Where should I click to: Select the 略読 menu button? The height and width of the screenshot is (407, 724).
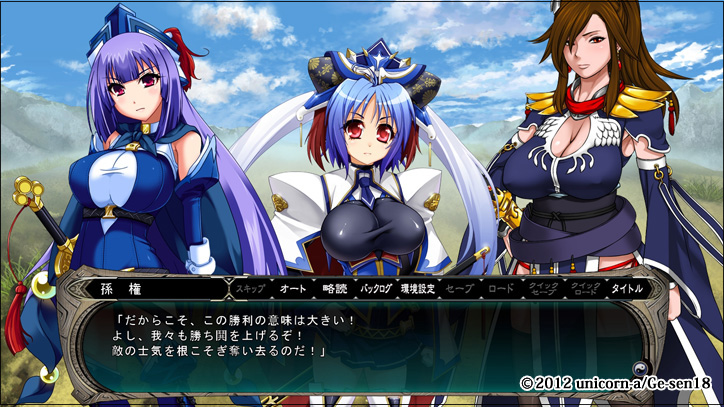pos(335,288)
